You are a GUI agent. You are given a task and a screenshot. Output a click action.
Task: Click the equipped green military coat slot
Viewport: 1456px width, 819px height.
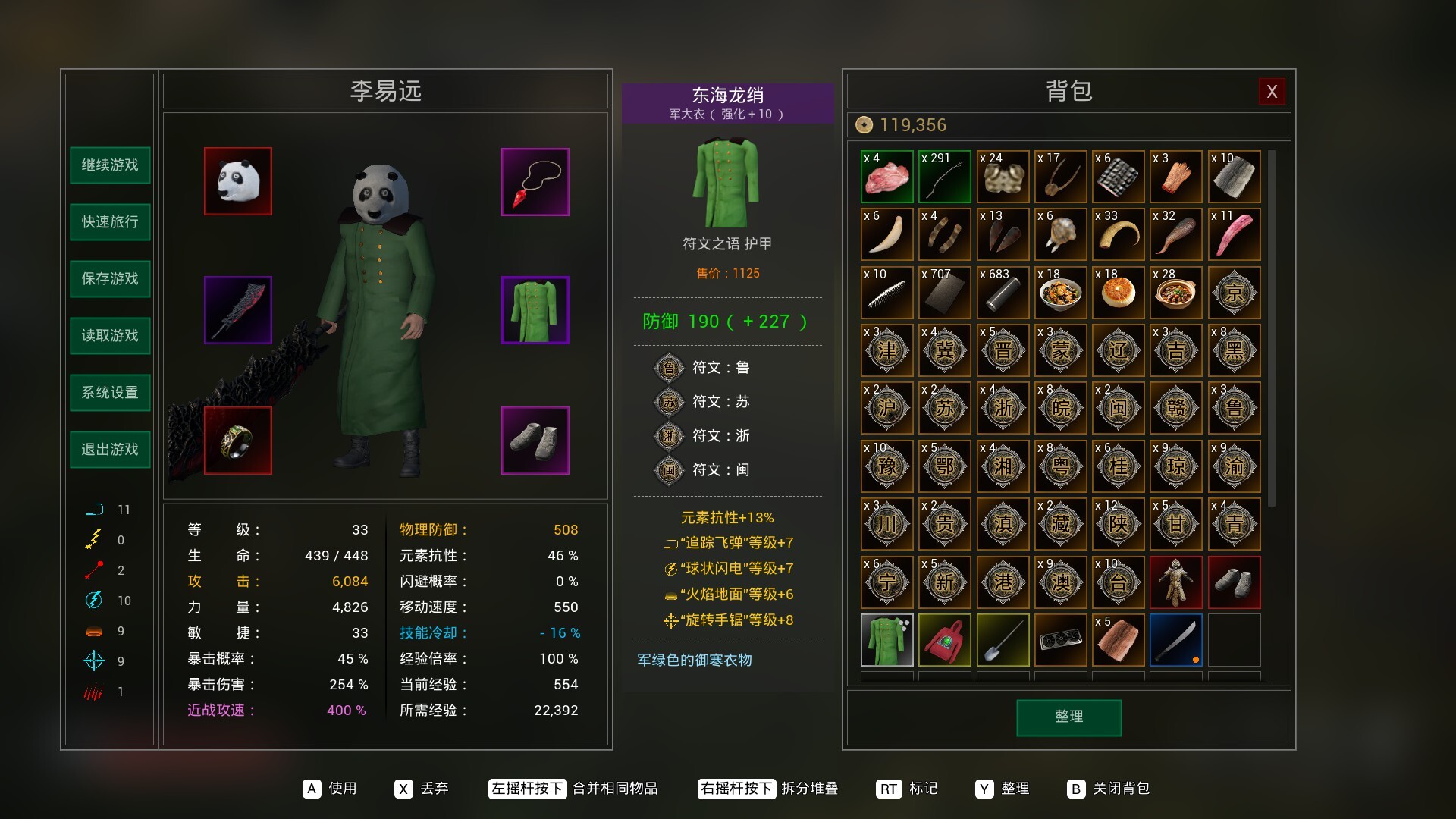click(535, 309)
